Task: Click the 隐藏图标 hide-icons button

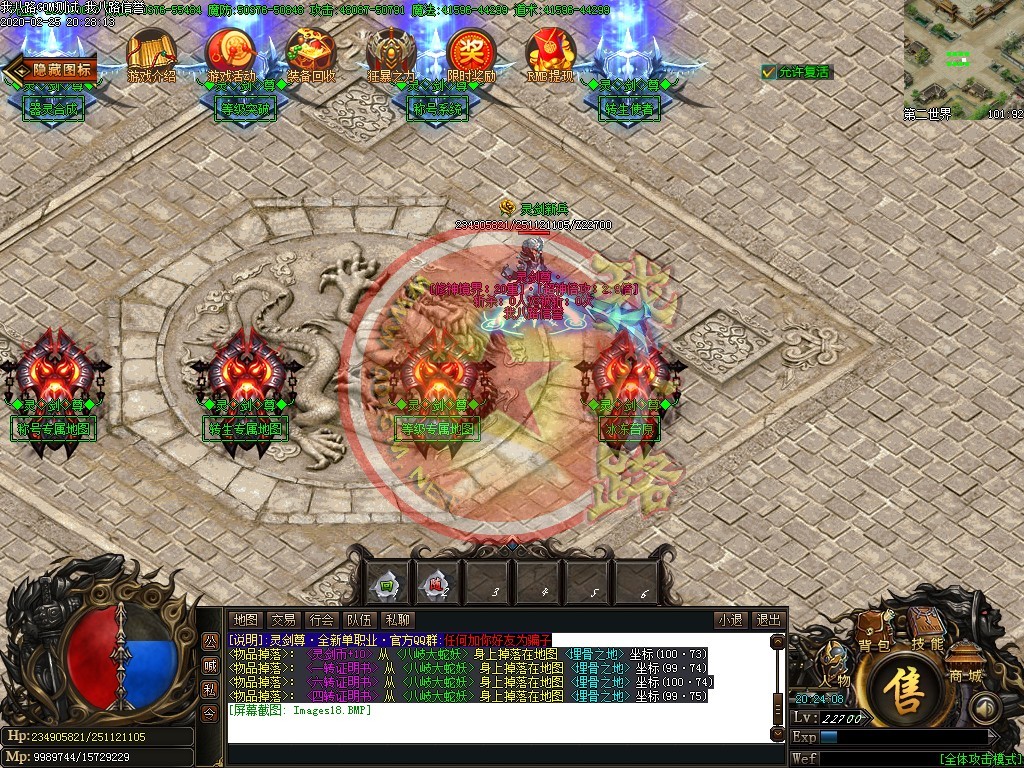Action: tap(52, 69)
